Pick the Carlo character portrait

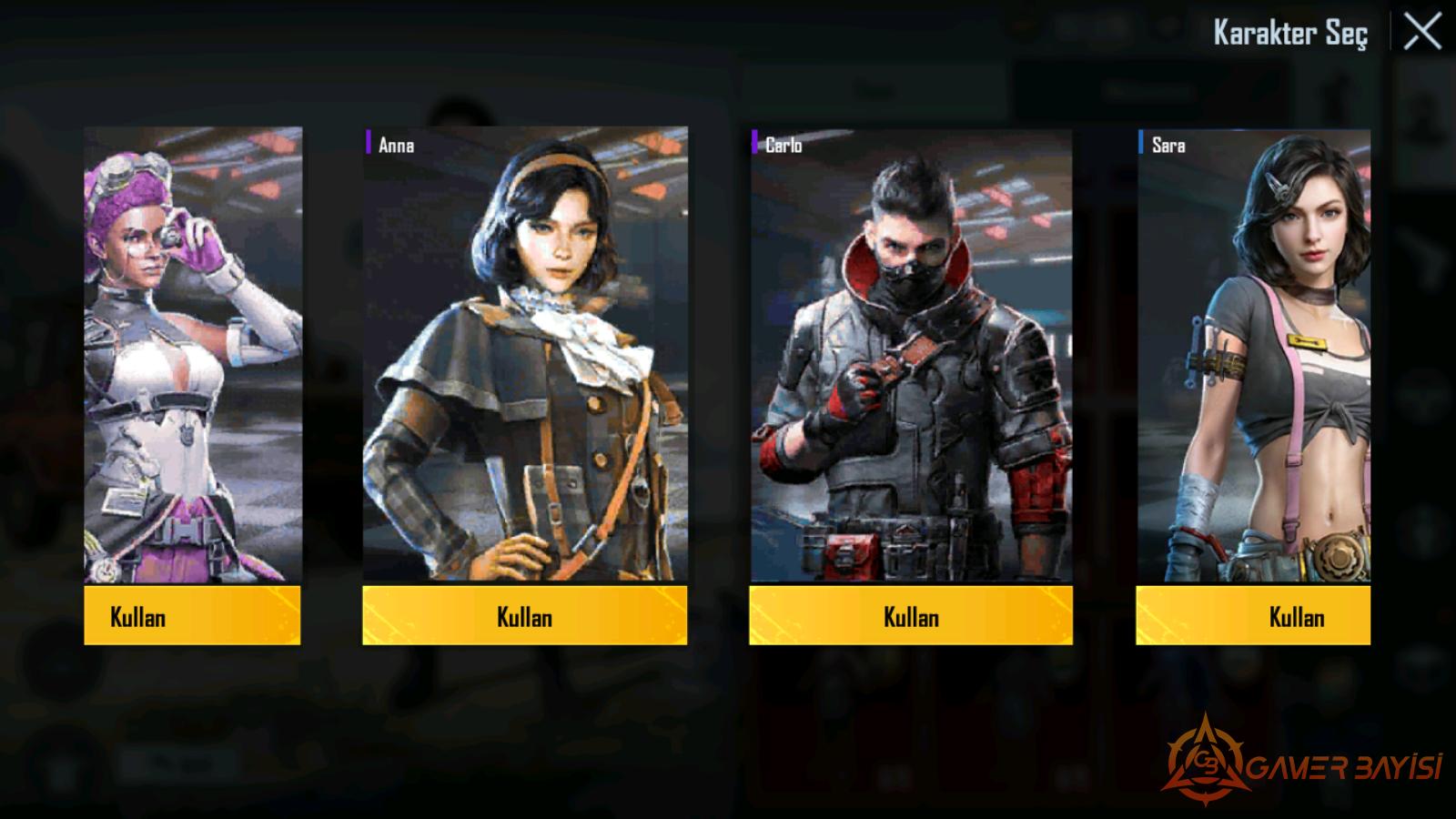[911, 355]
